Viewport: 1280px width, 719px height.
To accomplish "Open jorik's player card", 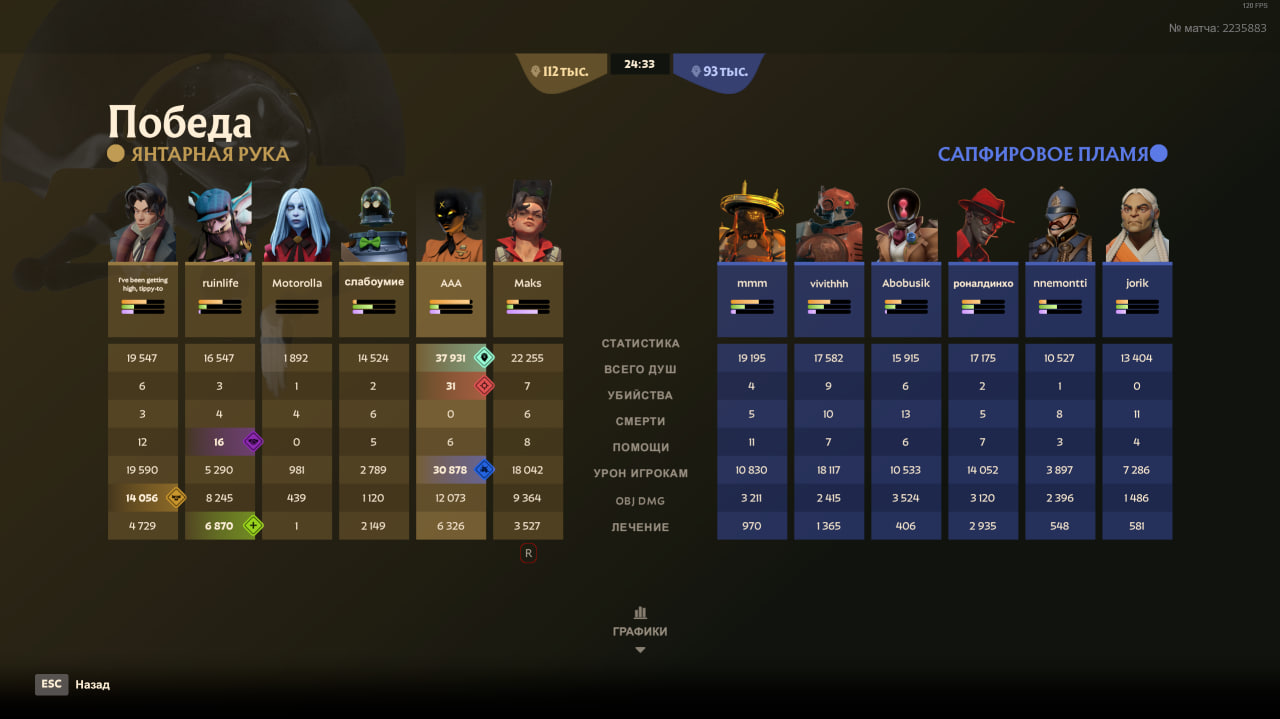I will tap(1137, 299).
